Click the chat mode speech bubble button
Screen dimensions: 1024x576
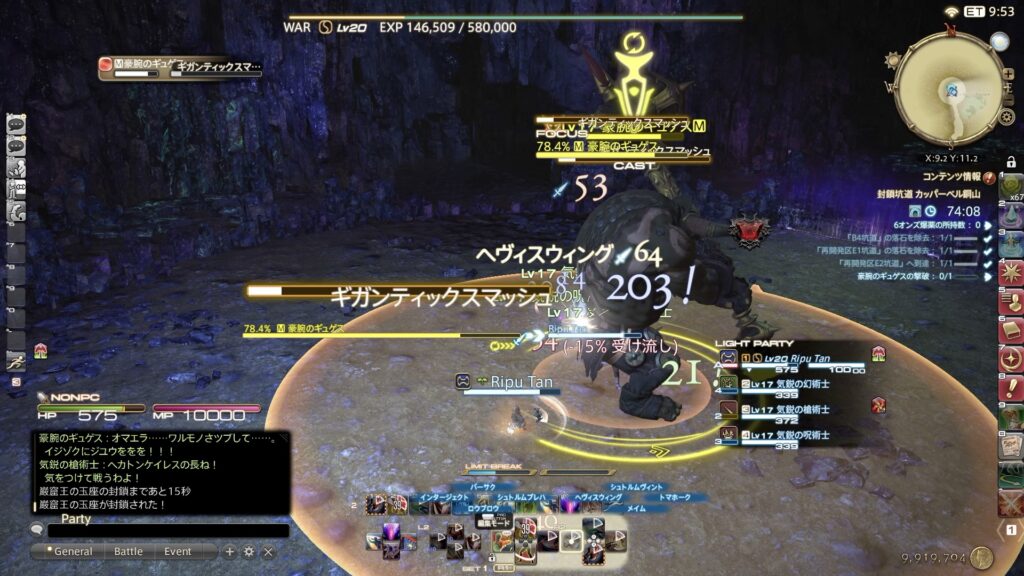[37, 530]
